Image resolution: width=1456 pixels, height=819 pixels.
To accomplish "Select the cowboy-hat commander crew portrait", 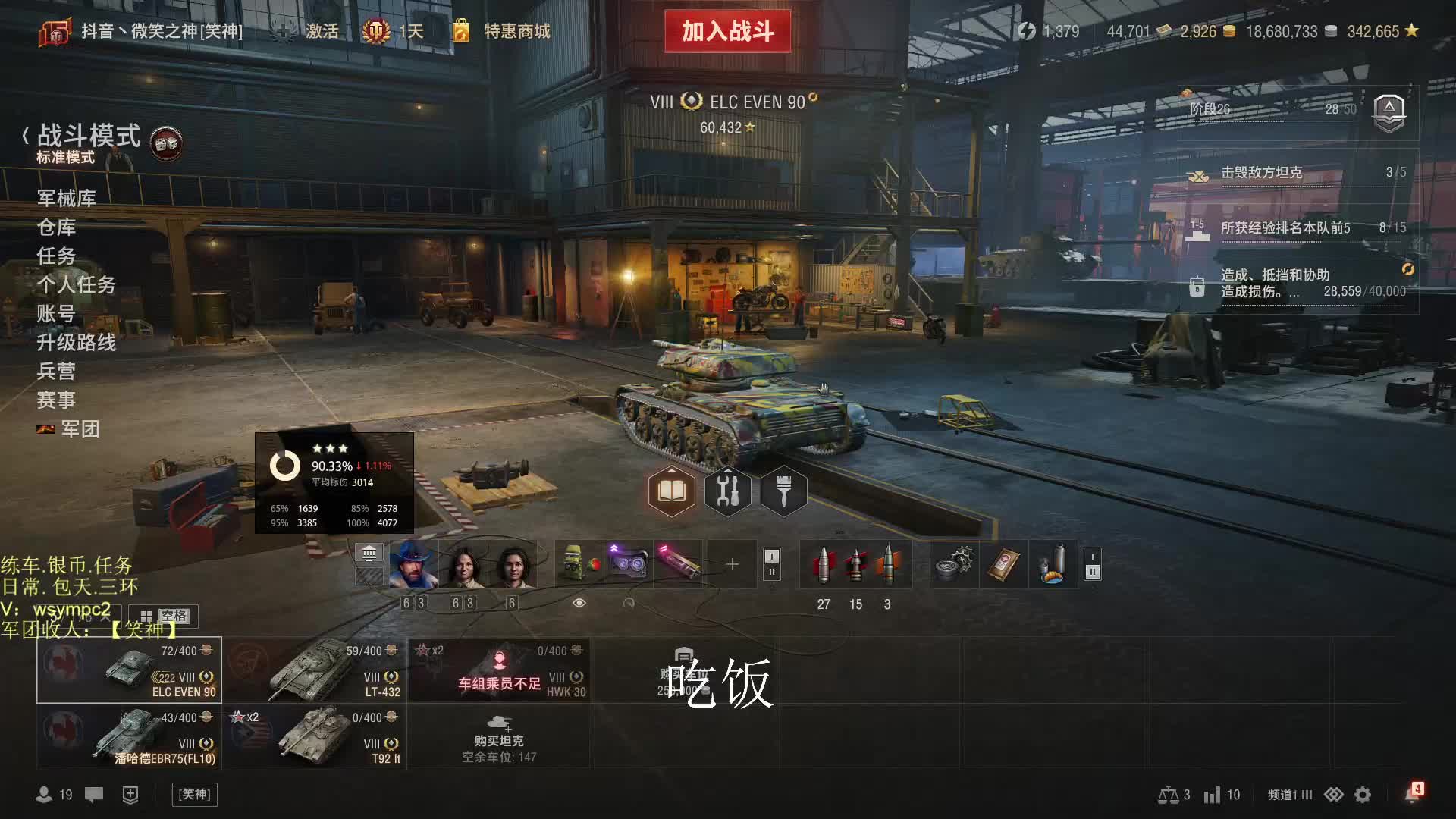I will pos(413,565).
